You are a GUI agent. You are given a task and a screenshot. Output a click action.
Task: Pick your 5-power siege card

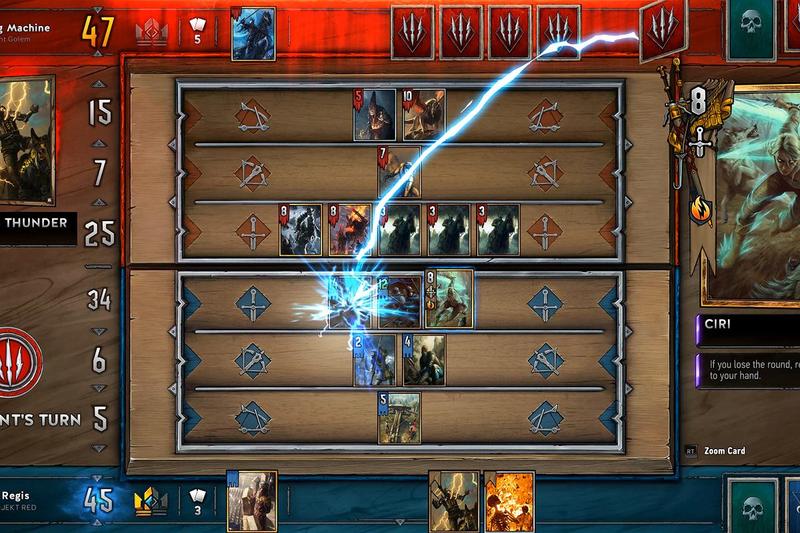[x=398, y=418]
